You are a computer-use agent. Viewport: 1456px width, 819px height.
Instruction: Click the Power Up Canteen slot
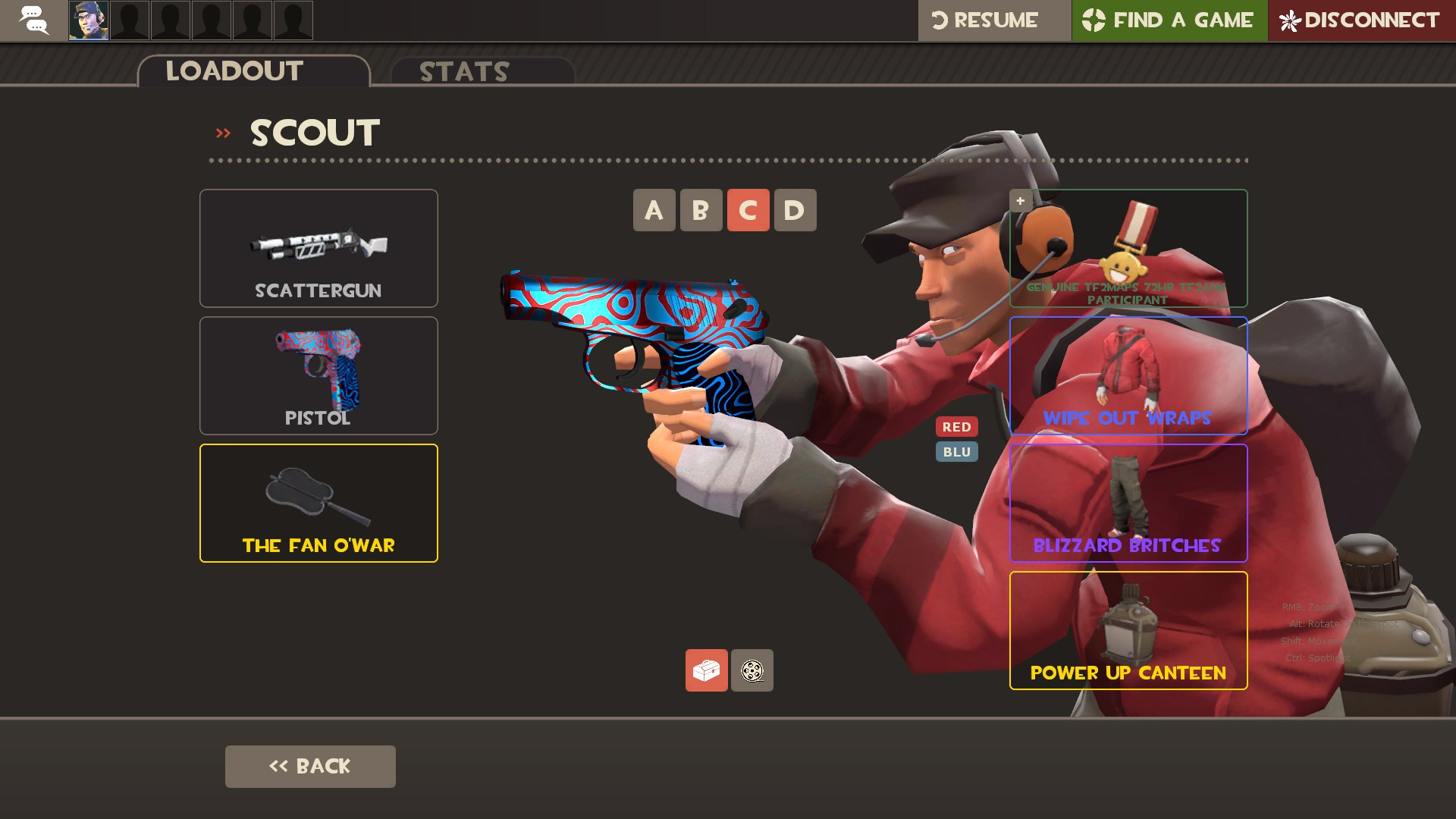click(1128, 630)
